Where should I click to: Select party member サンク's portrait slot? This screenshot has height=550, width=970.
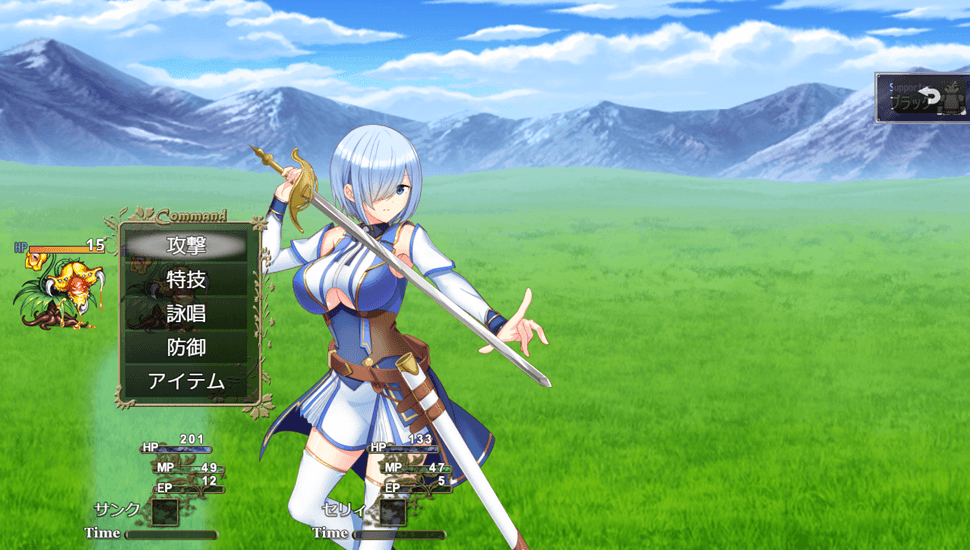pyautogui.click(x=164, y=511)
